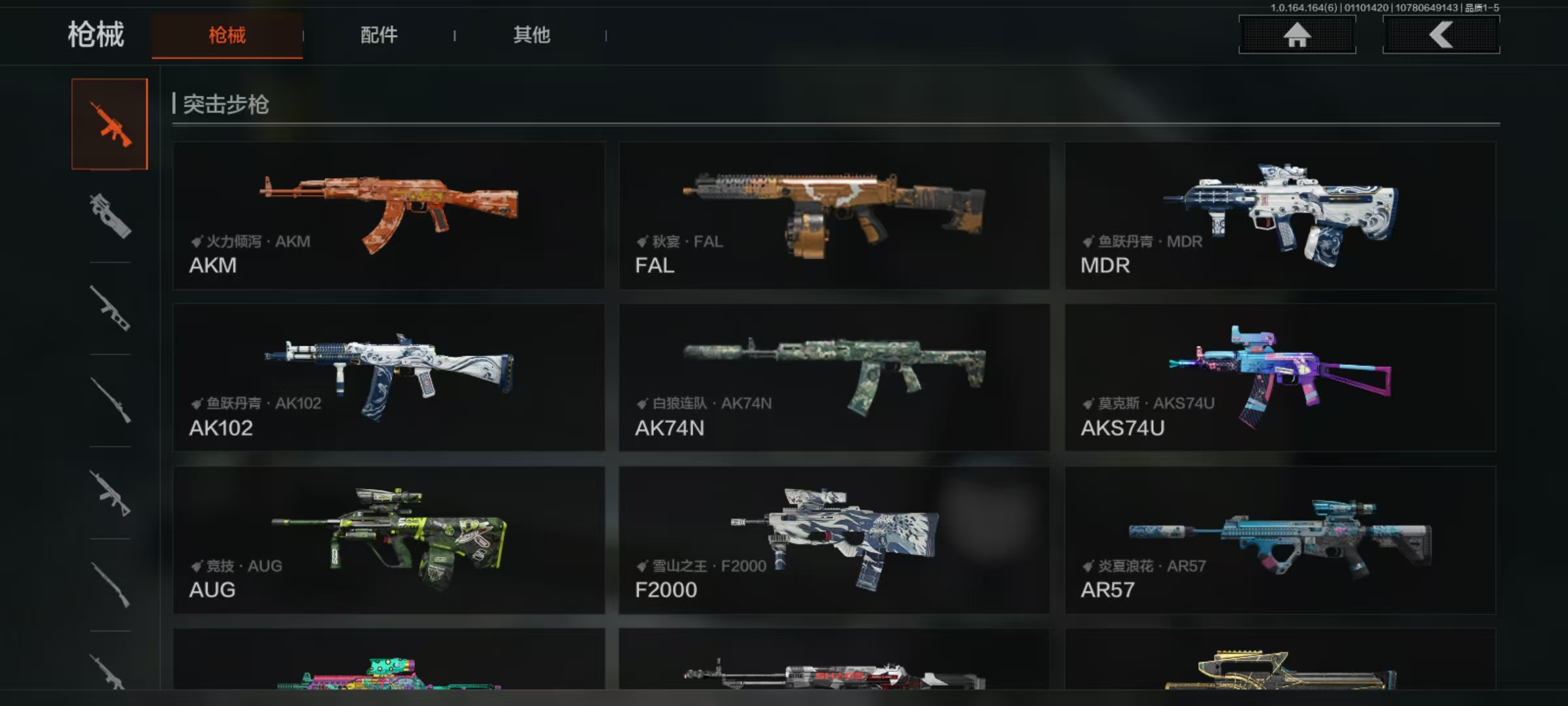This screenshot has width=1568, height=706.
Task: Pick the camo AK74N tile
Action: point(834,377)
